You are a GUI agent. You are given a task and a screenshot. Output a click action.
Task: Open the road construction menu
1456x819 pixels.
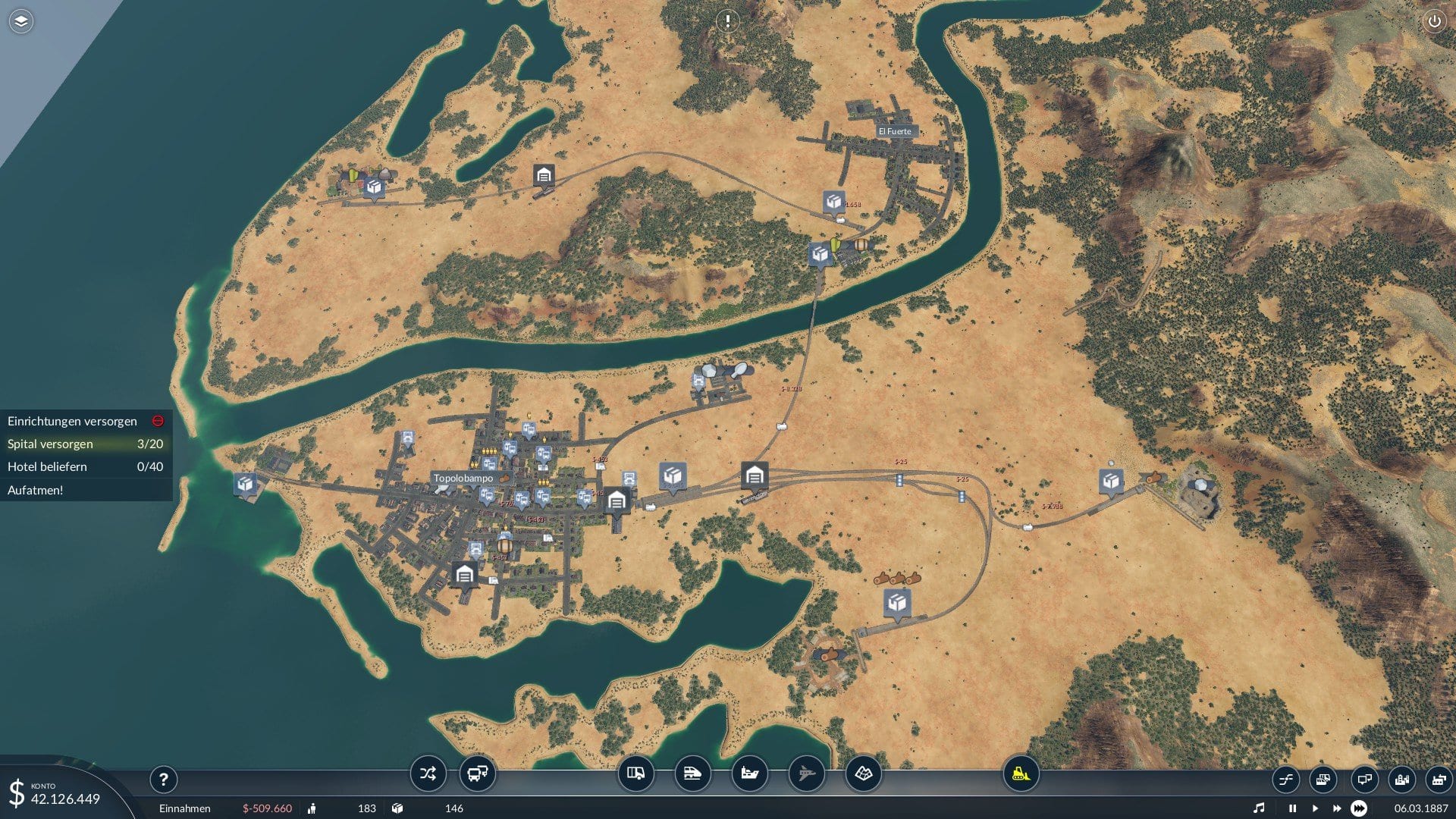(635, 773)
